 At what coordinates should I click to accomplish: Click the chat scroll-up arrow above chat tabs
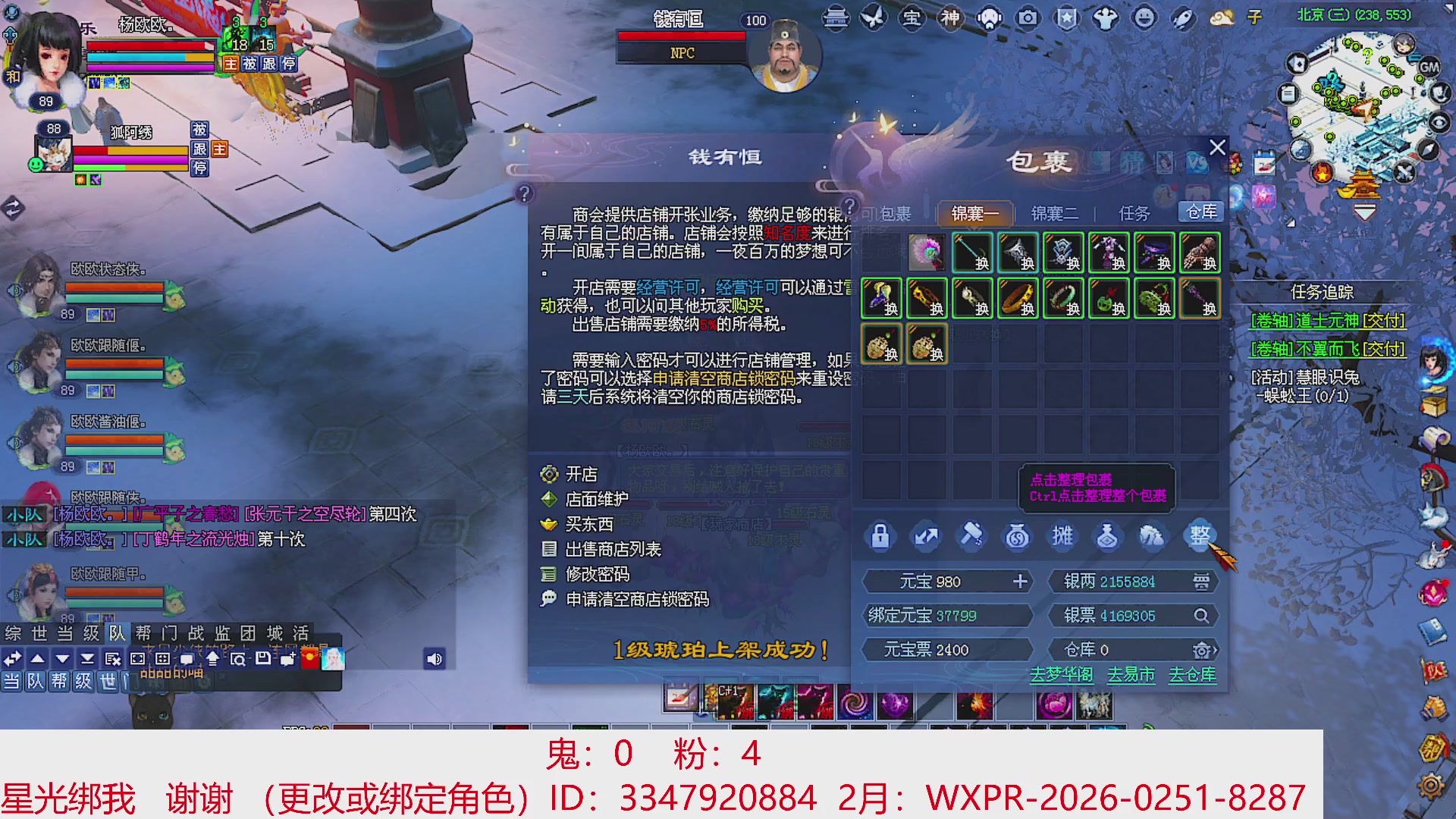point(36,659)
